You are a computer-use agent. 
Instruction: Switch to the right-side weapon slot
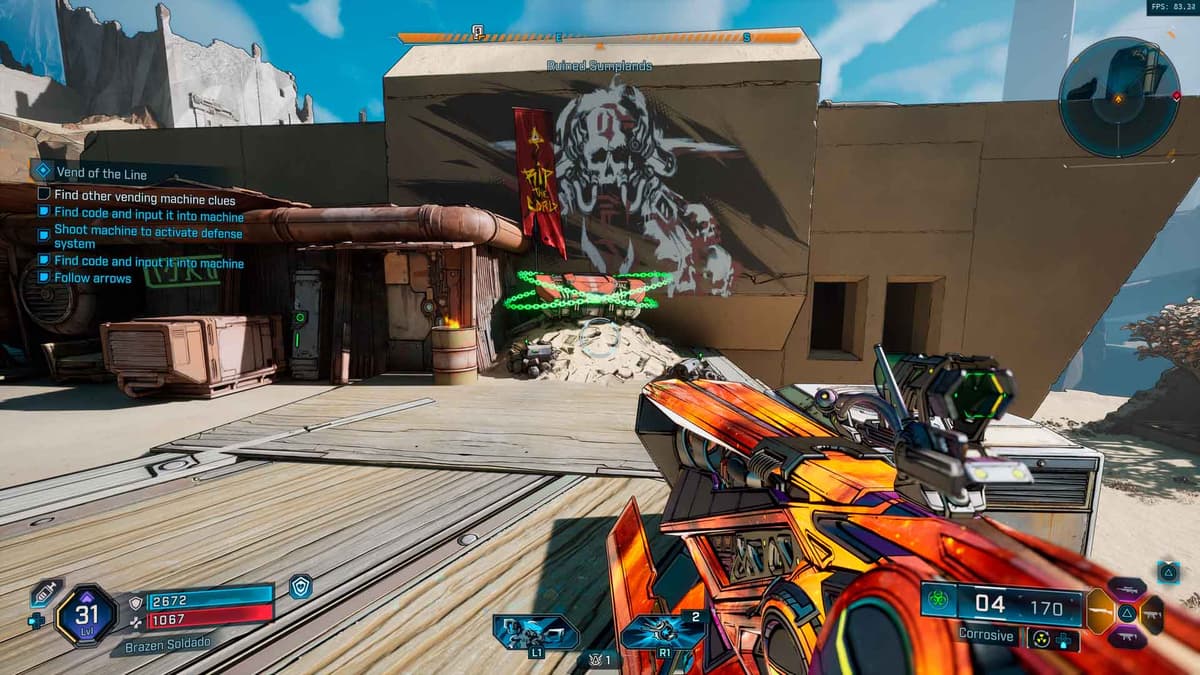[x=1151, y=614]
